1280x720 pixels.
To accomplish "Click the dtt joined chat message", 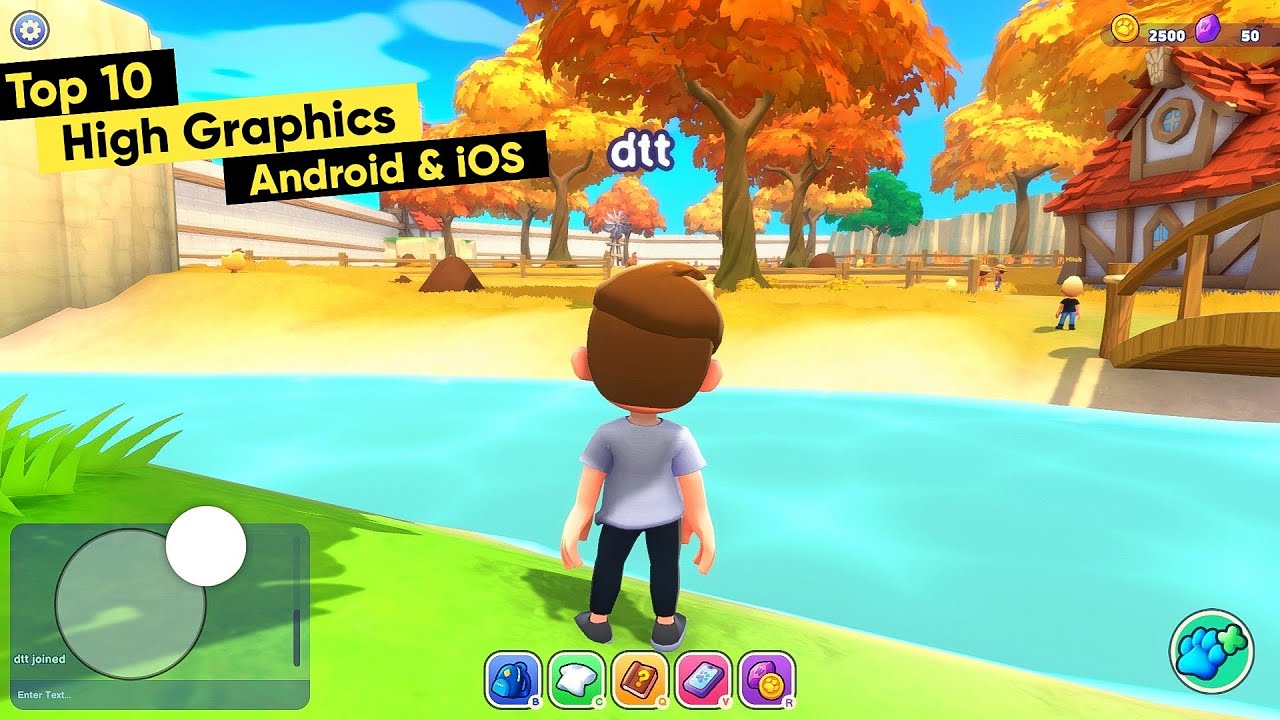I will 38,660.
